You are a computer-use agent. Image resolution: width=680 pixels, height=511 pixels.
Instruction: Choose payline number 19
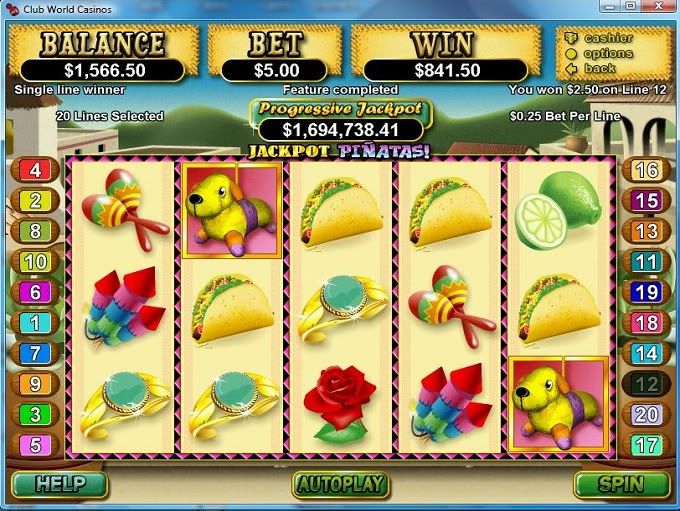646,292
